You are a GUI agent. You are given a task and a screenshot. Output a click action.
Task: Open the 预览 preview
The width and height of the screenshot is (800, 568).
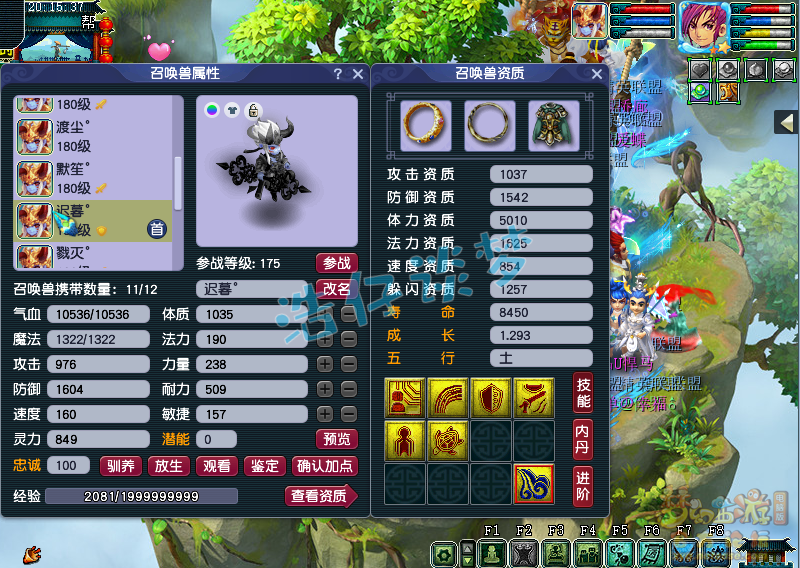(336, 439)
